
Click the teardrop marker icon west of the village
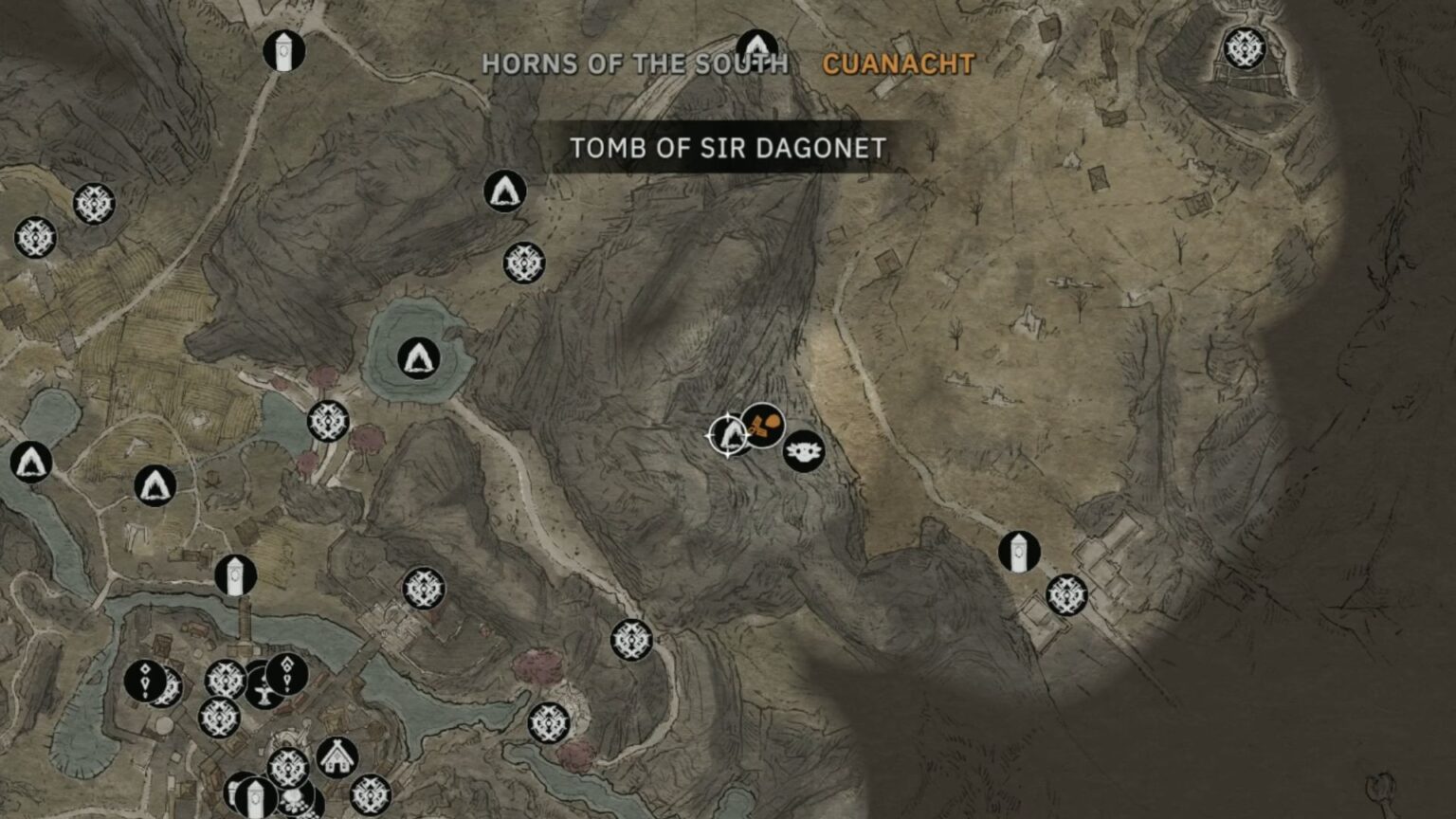pos(144,680)
